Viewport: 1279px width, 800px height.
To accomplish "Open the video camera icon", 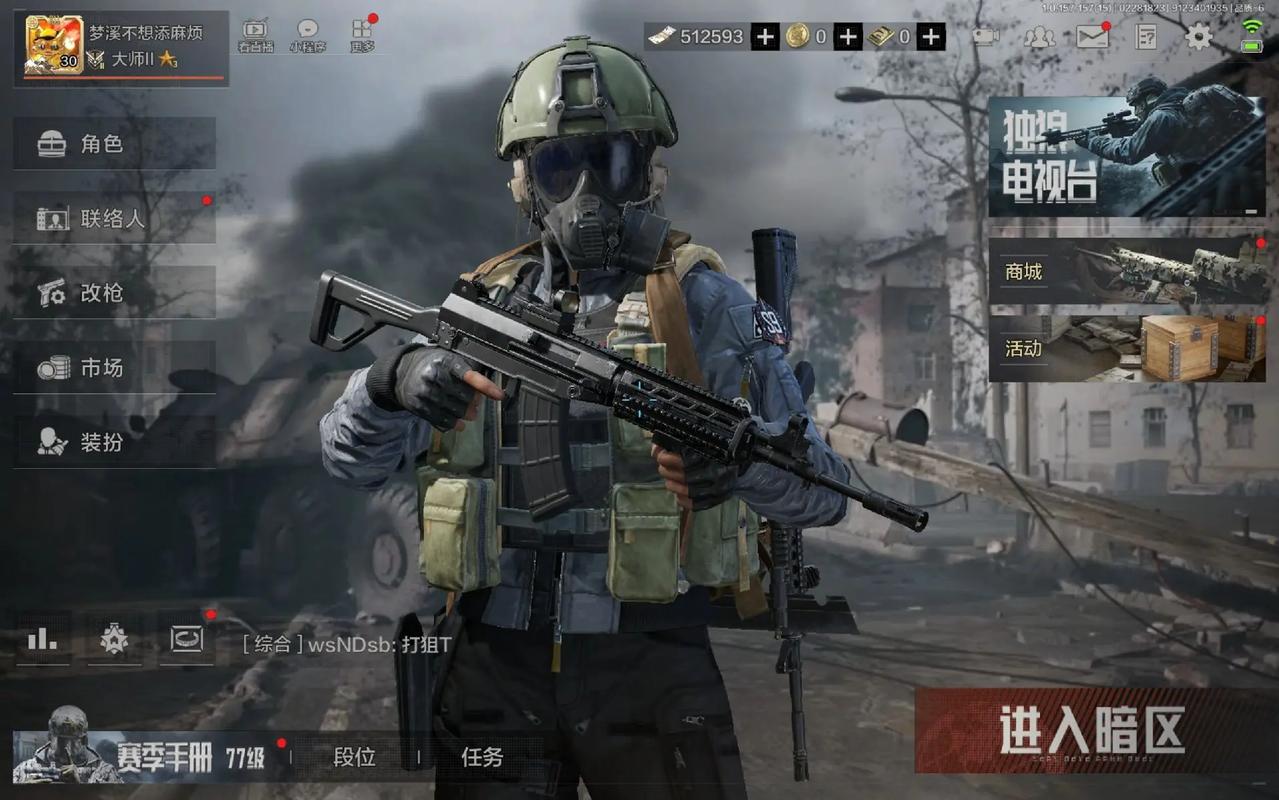I will (x=986, y=37).
